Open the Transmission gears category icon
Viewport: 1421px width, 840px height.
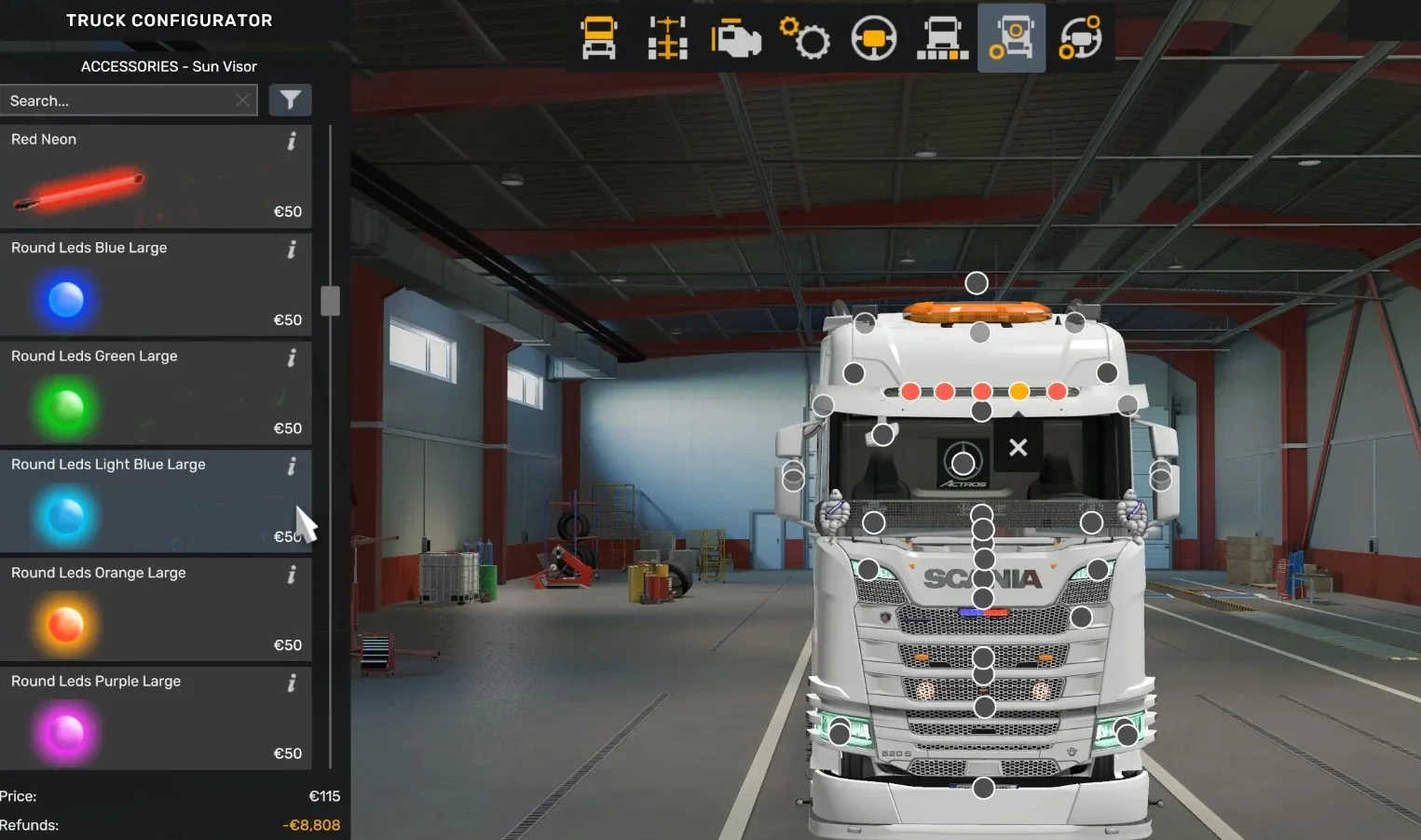(x=805, y=38)
